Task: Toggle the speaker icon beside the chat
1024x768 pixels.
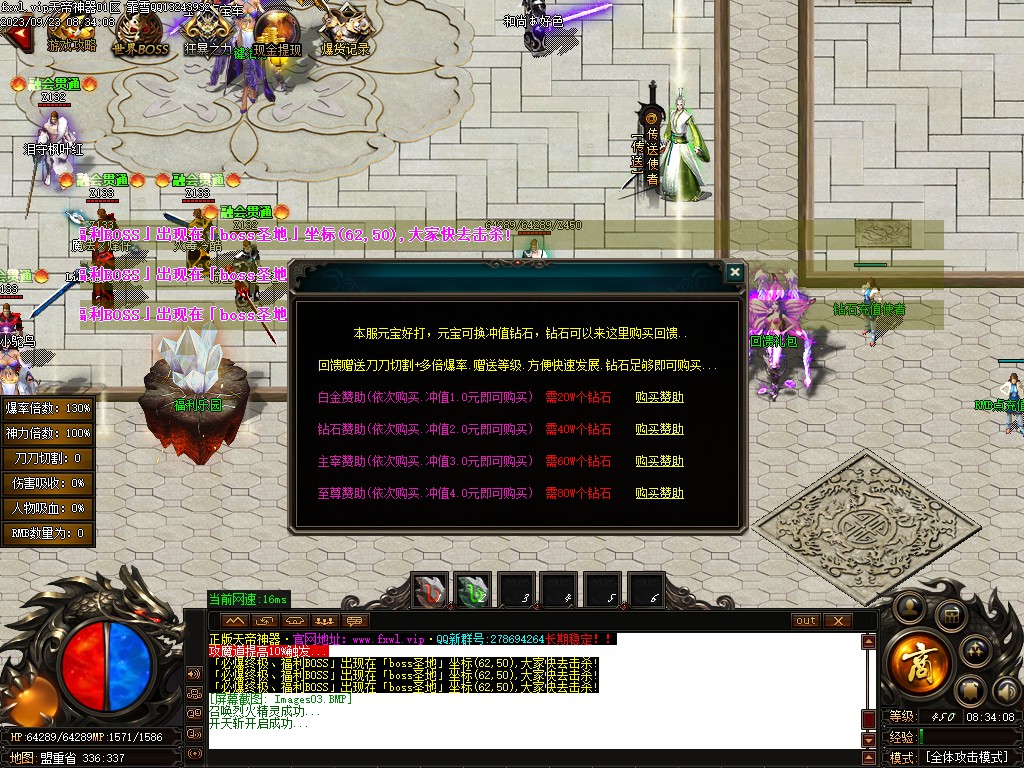Action: (194, 671)
